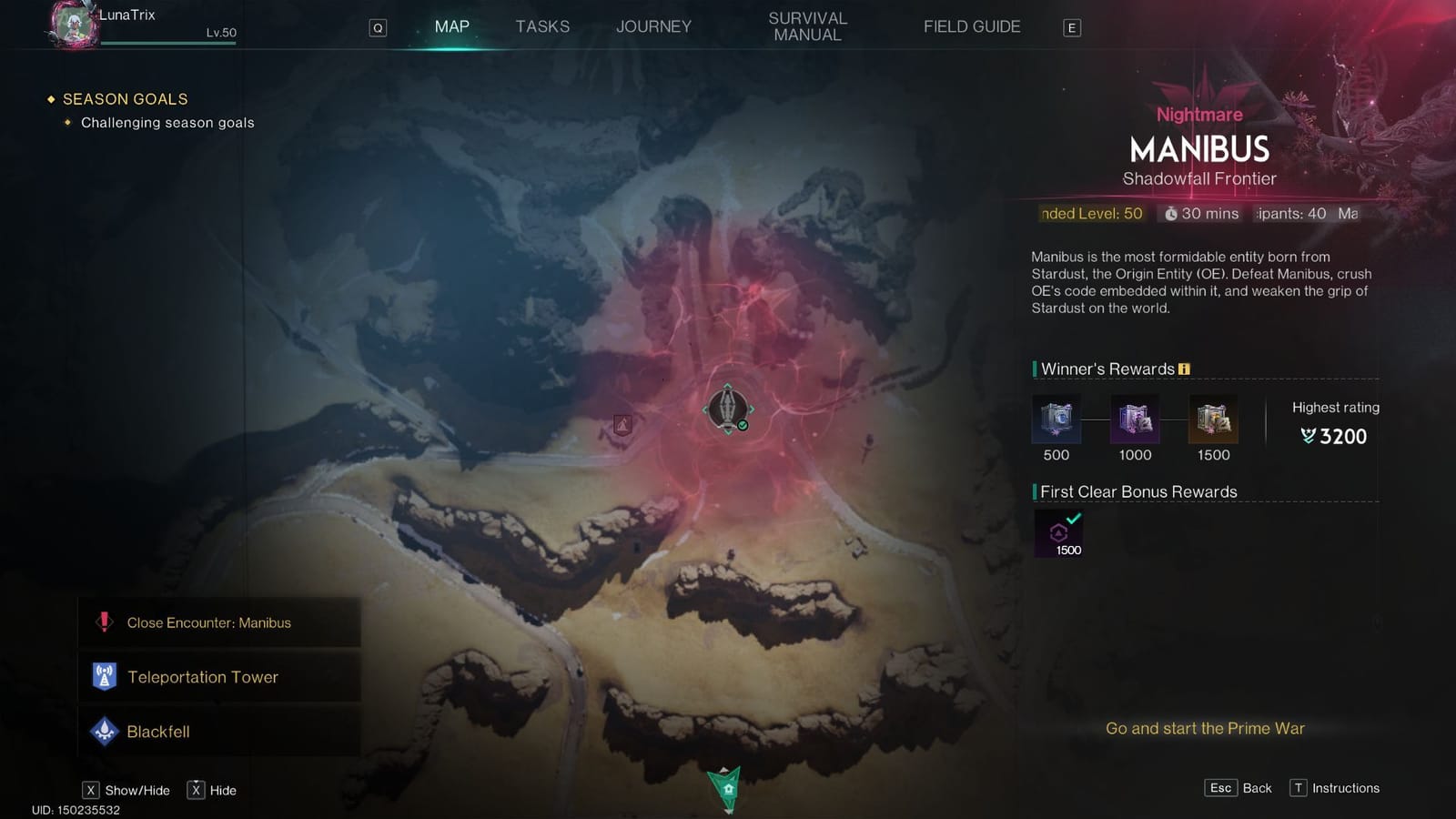Click the 1000-rating reward chest

1134,419
